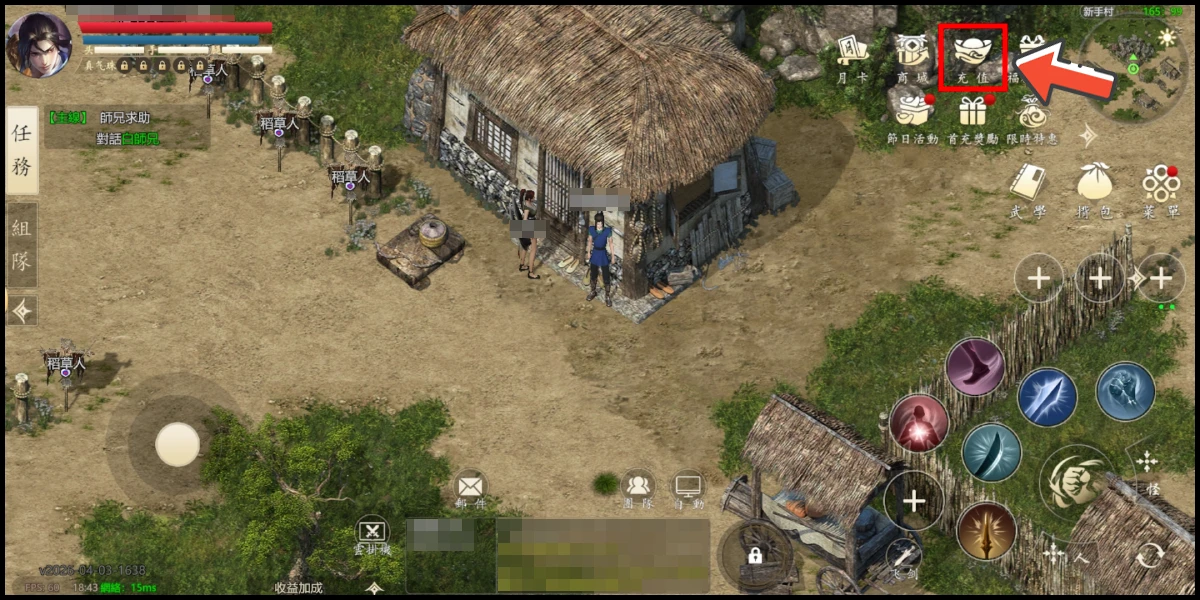1200x600 pixels.
Task: Use the fist basic attack button
Action: (x=1073, y=481)
